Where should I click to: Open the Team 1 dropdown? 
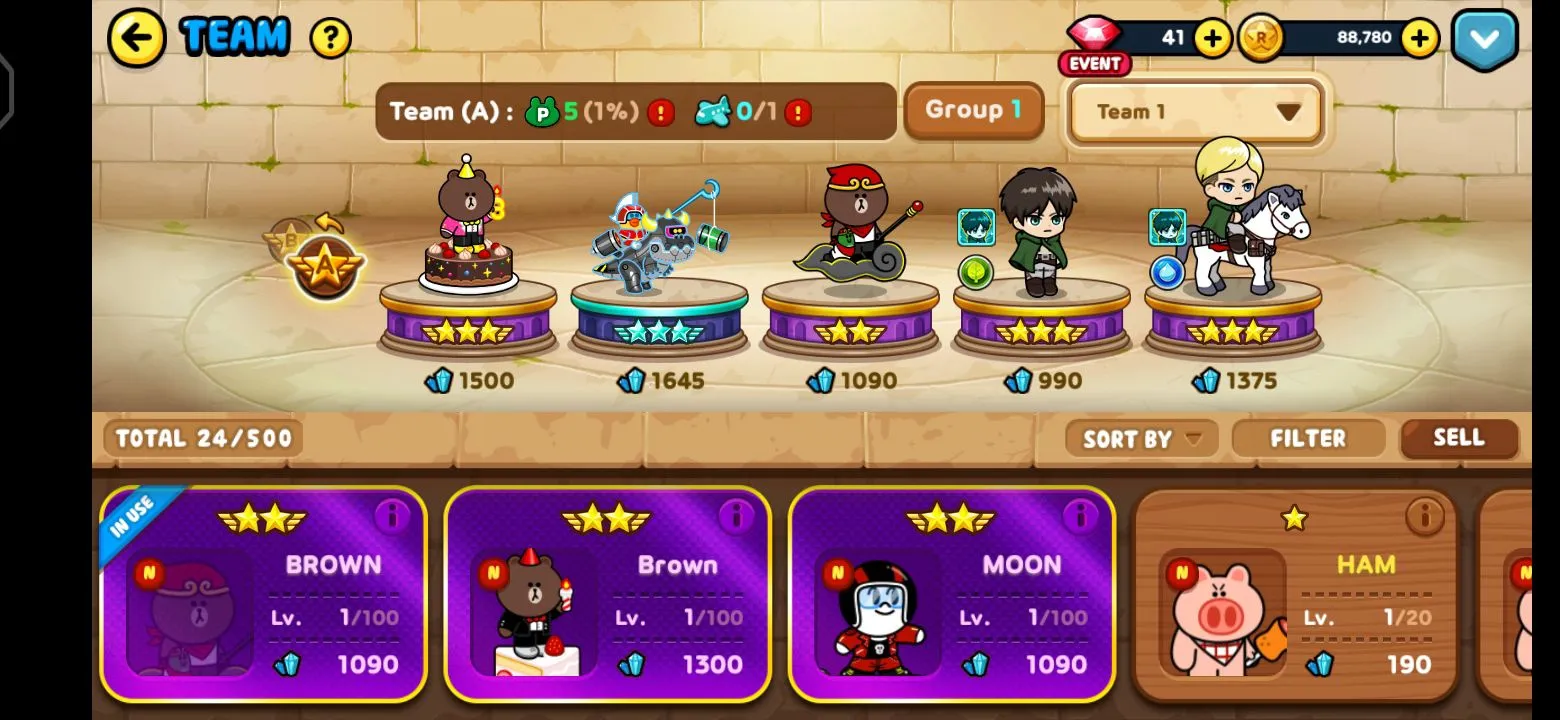click(x=1196, y=112)
